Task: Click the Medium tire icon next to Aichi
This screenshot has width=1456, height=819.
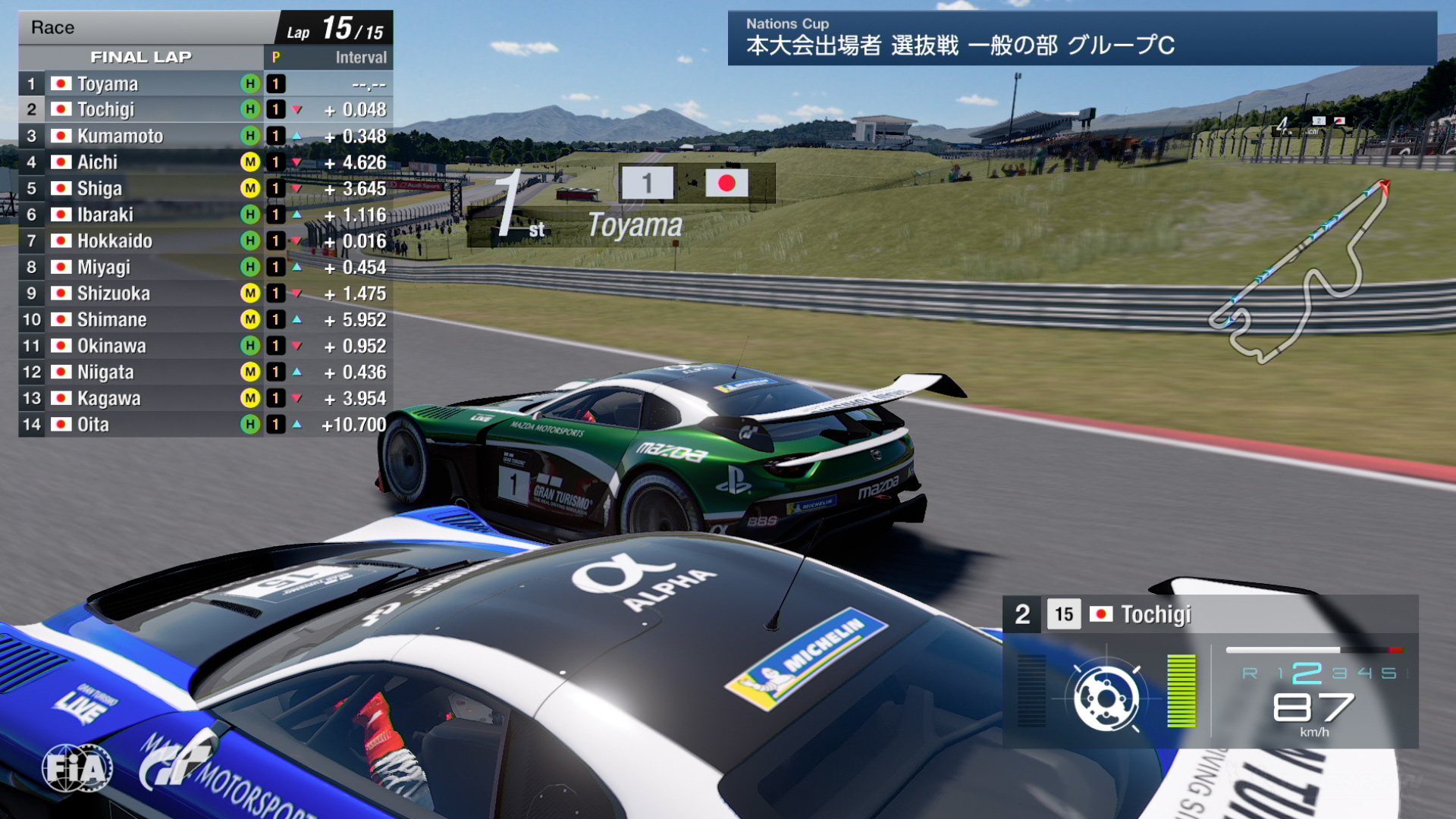Action: (250, 162)
